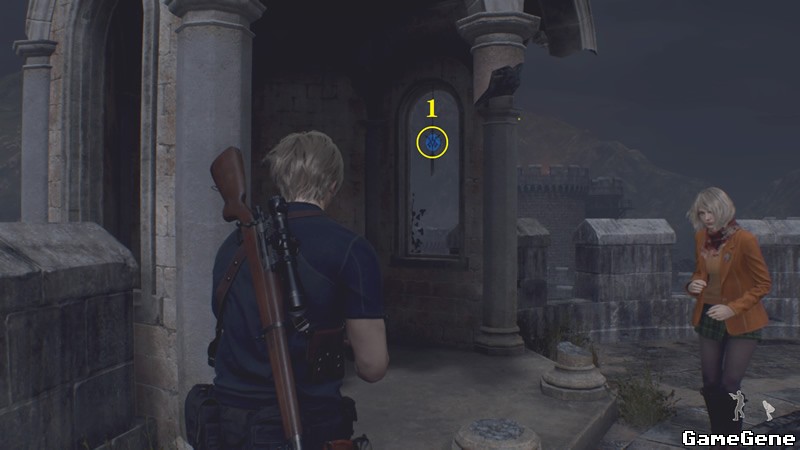
Task: Click the yellow circled blue medallion marker
Action: pyautogui.click(x=433, y=142)
